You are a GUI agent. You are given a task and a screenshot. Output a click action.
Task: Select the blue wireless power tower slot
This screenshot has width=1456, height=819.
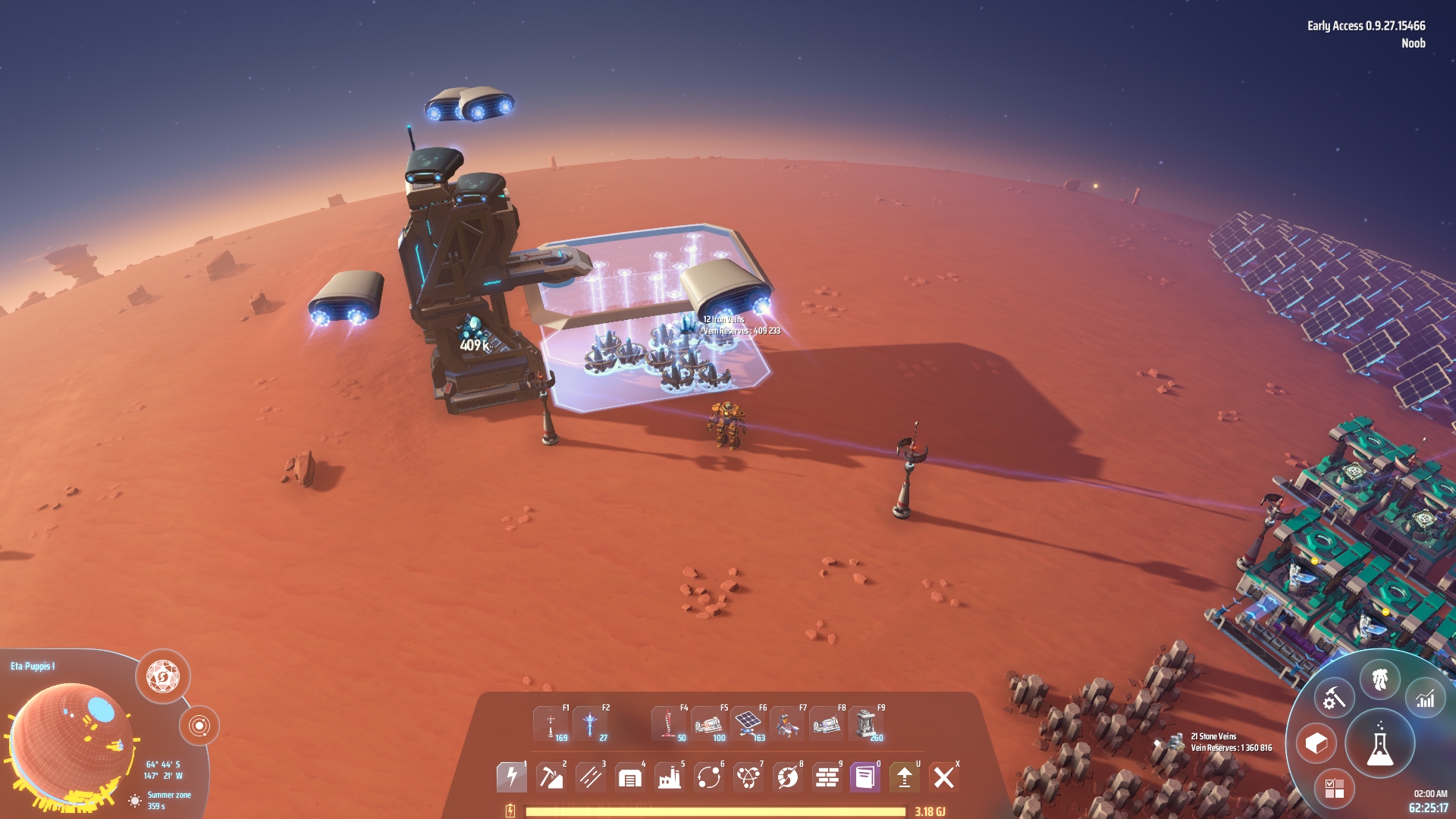tap(590, 724)
